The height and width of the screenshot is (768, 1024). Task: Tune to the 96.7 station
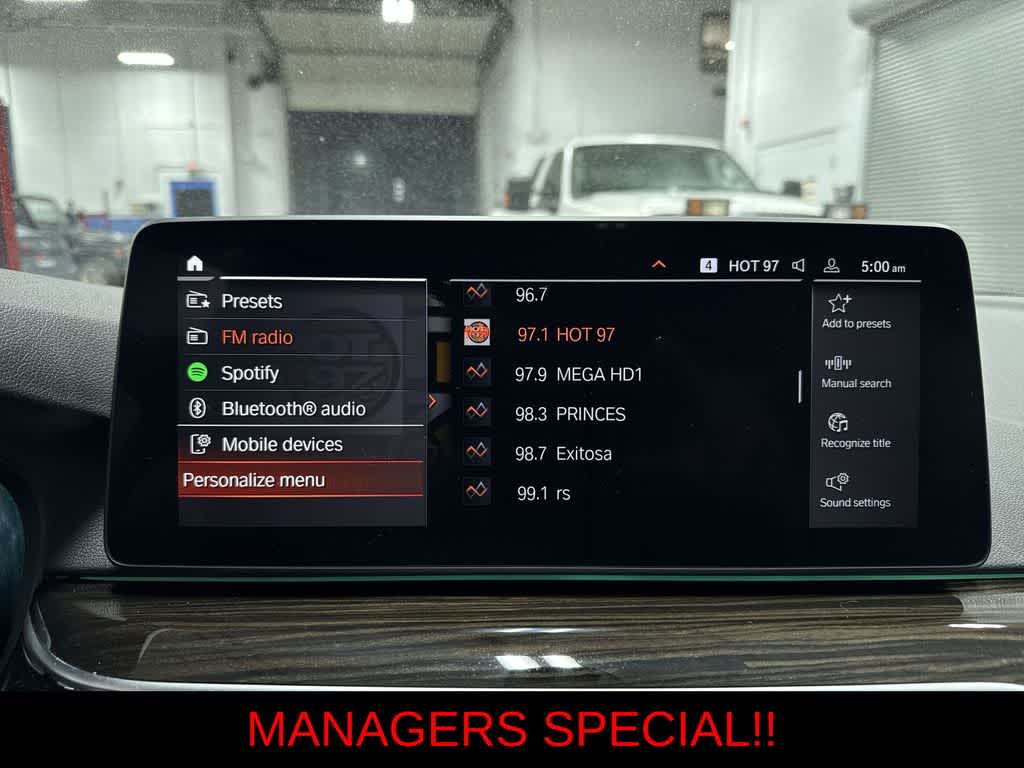[x=531, y=295]
